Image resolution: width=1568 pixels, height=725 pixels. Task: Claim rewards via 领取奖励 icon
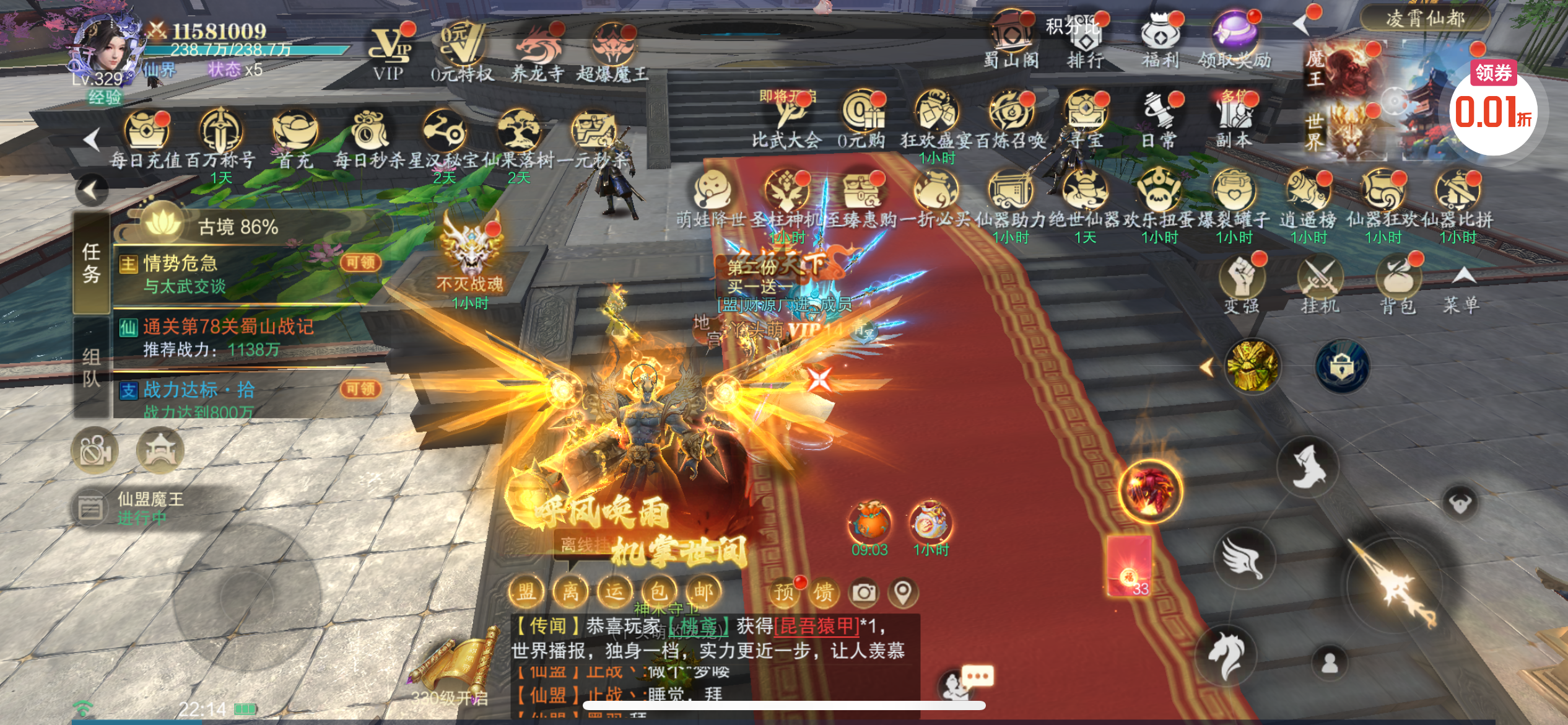click(x=1234, y=38)
